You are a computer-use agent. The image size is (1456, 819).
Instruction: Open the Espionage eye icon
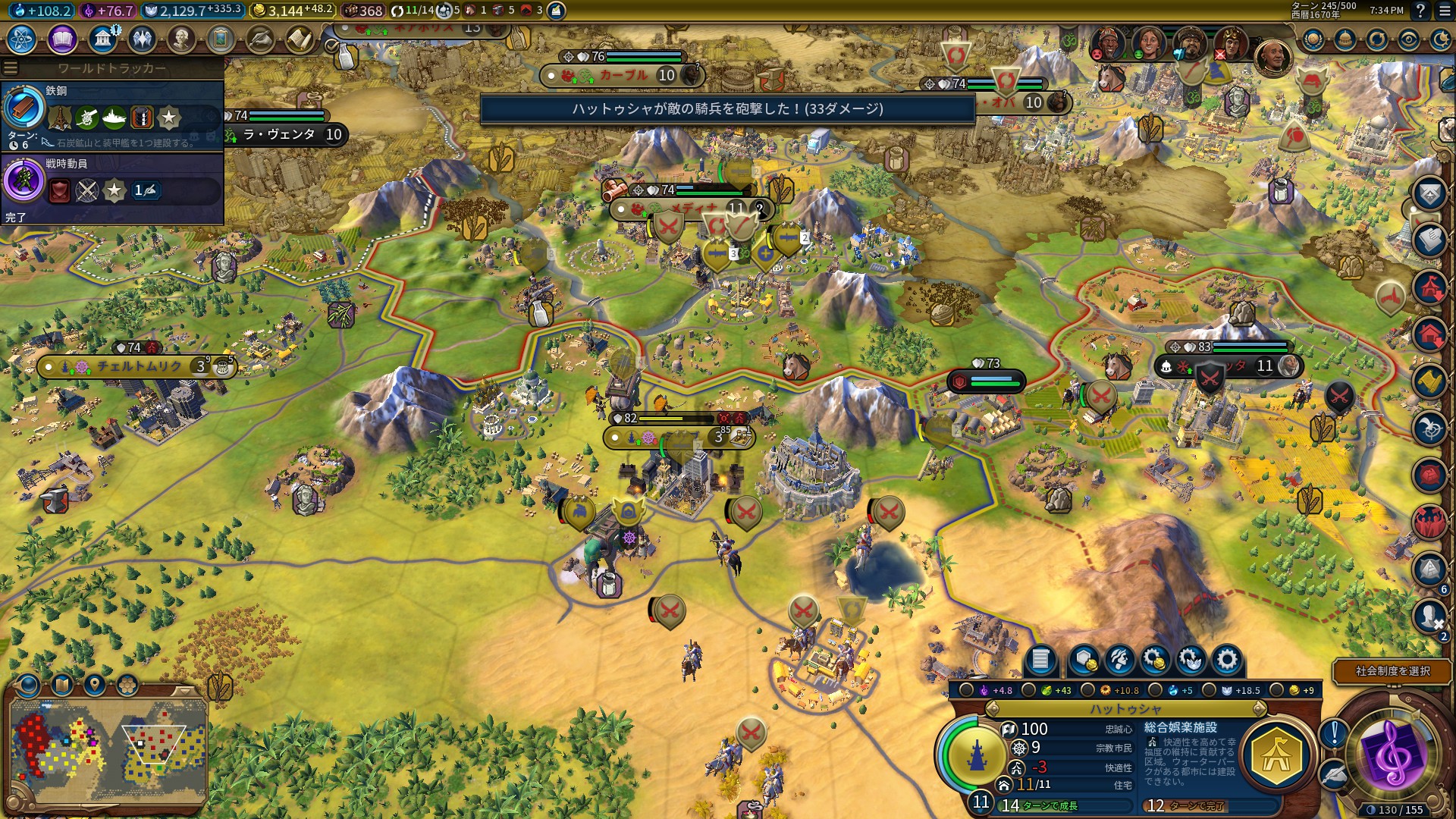point(1409,39)
